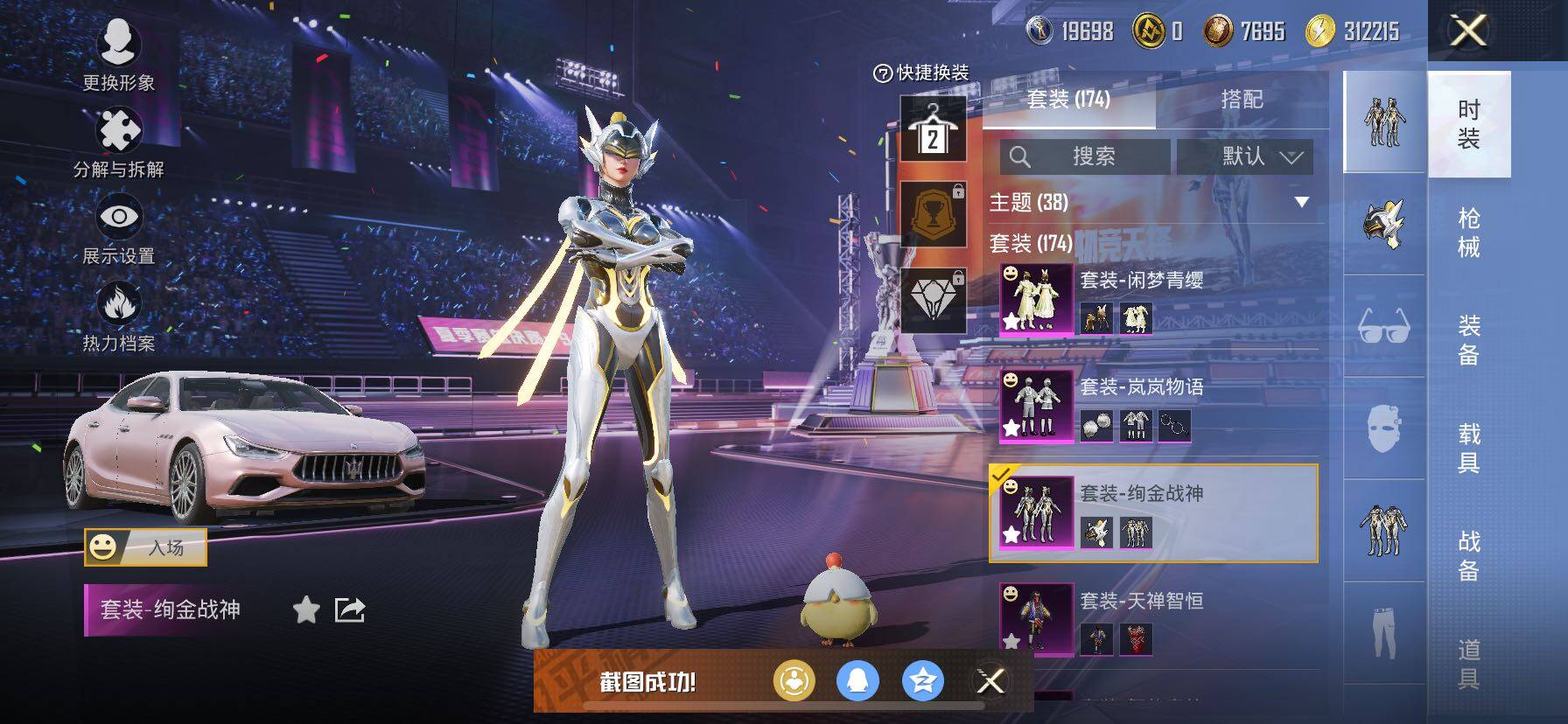Open 热力档案 flame profile
This screenshot has width=1568, height=724.
pyautogui.click(x=118, y=316)
